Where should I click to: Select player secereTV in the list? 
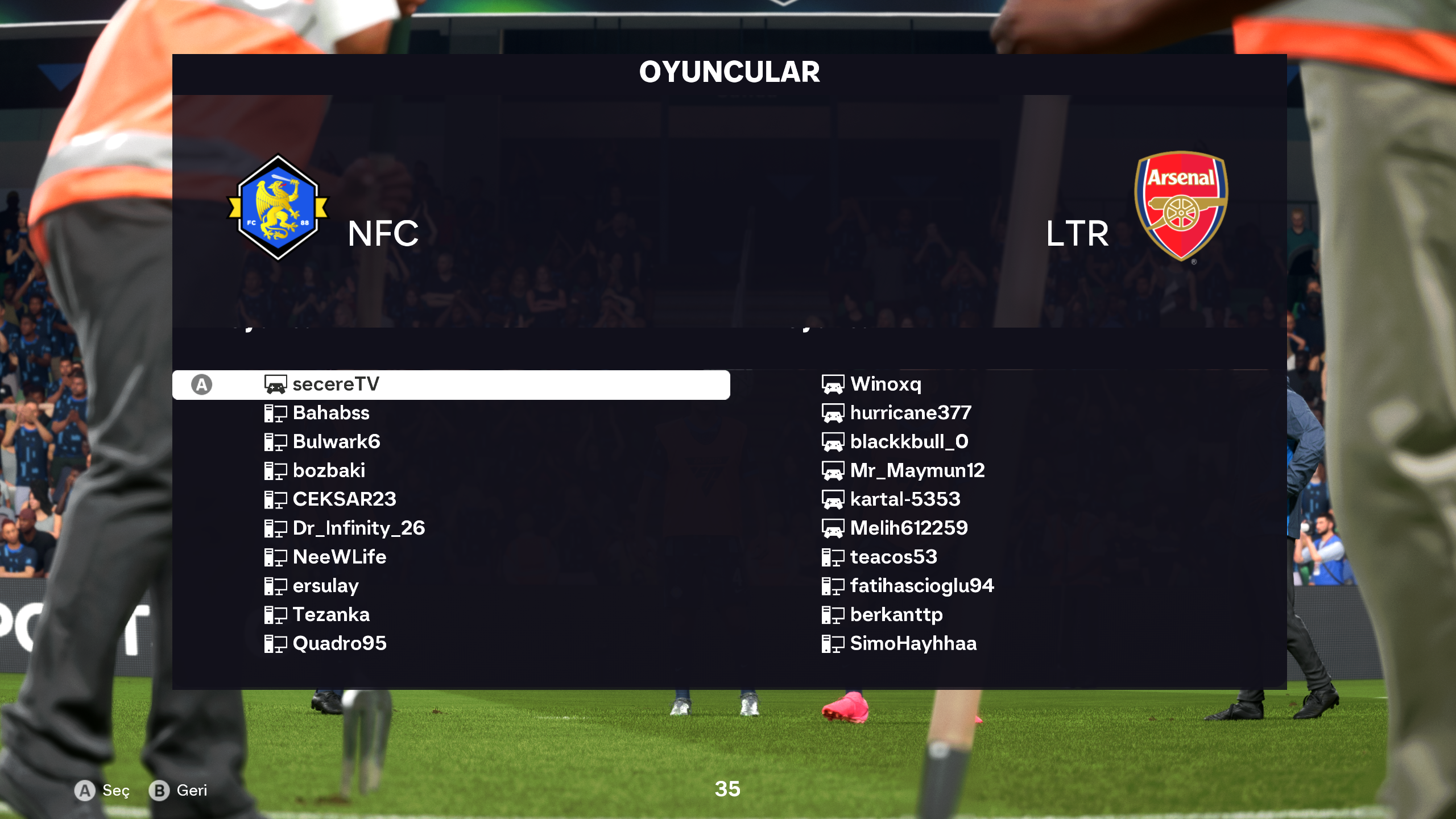point(336,384)
